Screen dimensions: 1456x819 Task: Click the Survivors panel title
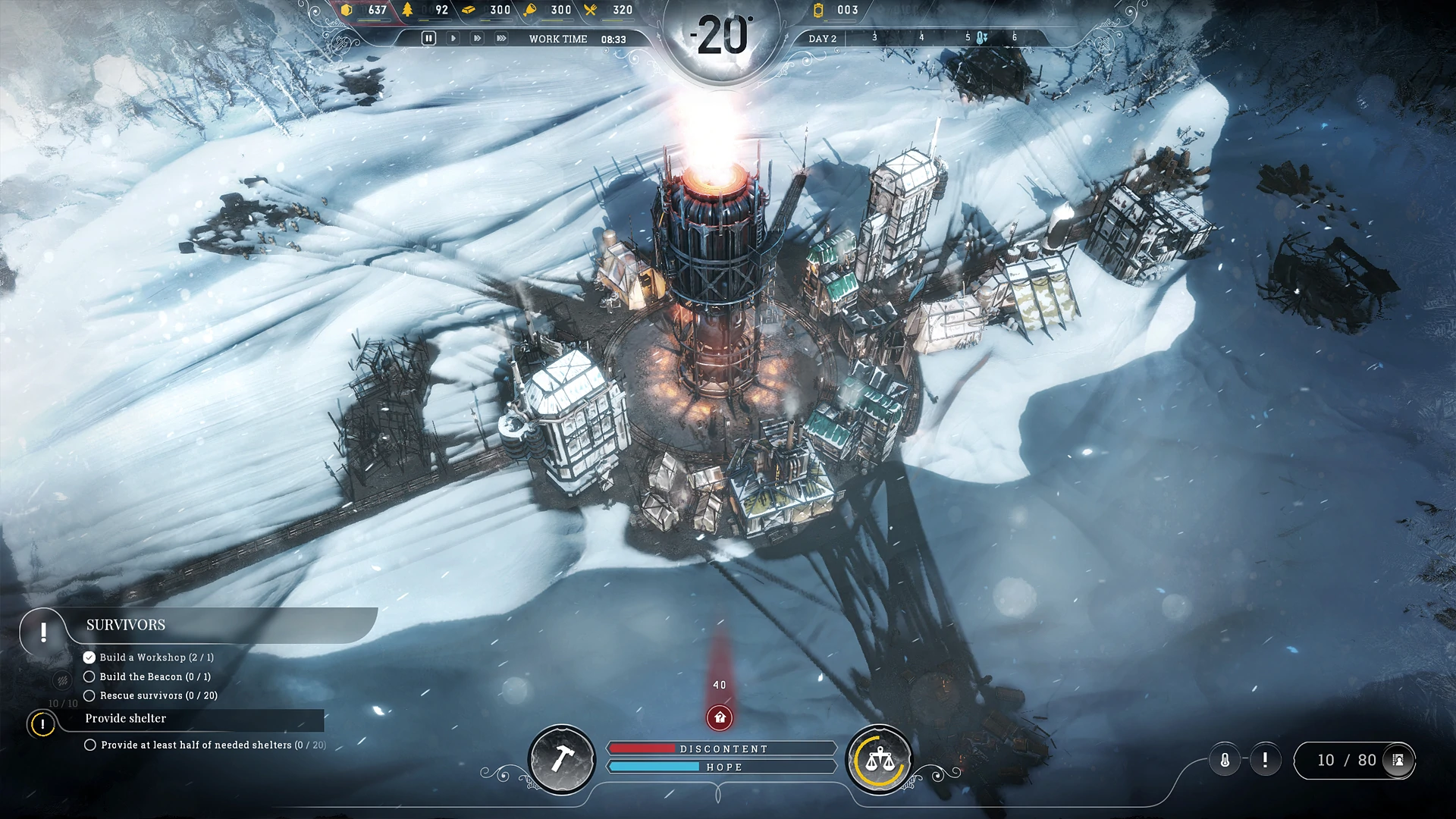click(126, 624)
